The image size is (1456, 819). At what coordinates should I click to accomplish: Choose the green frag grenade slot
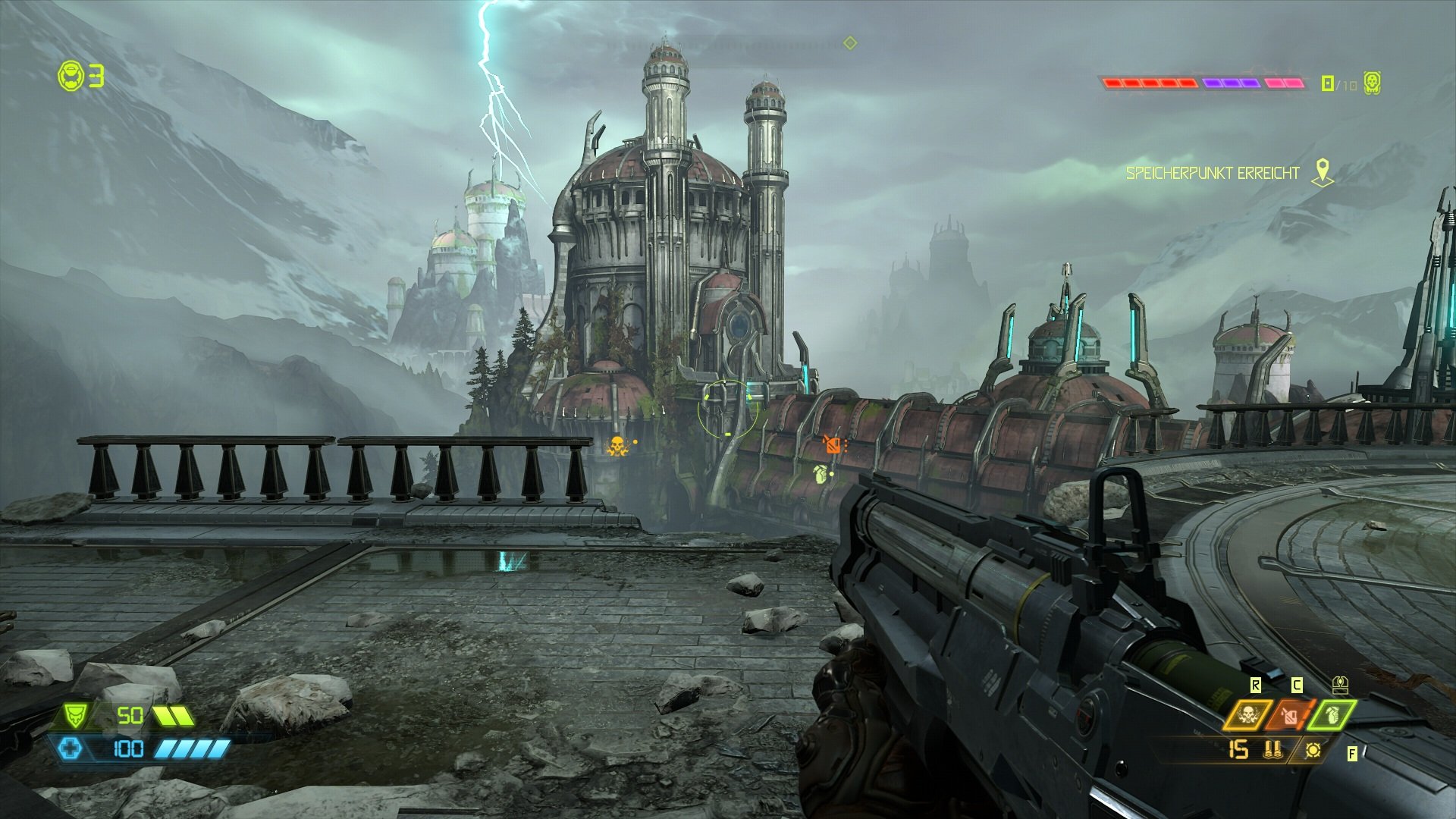pyautogui.click(x=1333, y=715)
